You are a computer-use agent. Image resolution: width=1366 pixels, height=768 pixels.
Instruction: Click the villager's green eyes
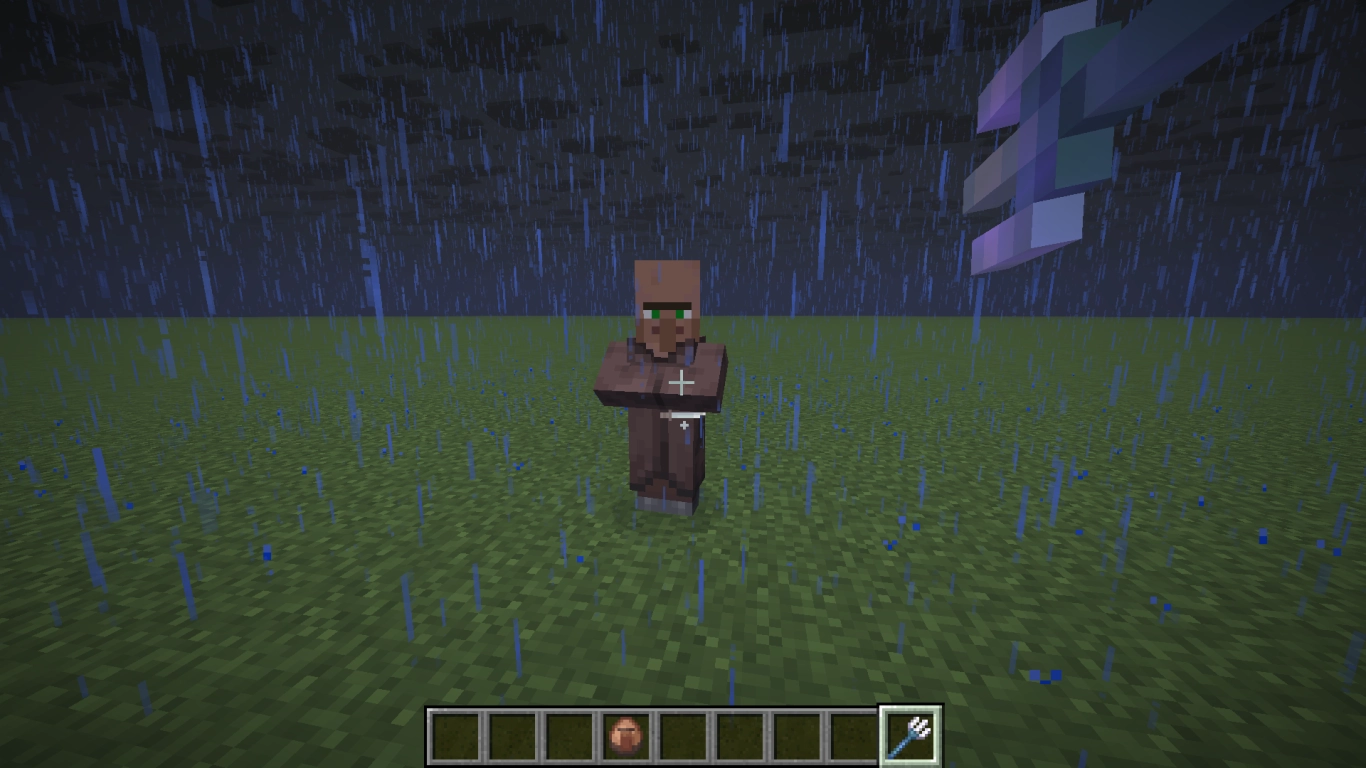668,312
